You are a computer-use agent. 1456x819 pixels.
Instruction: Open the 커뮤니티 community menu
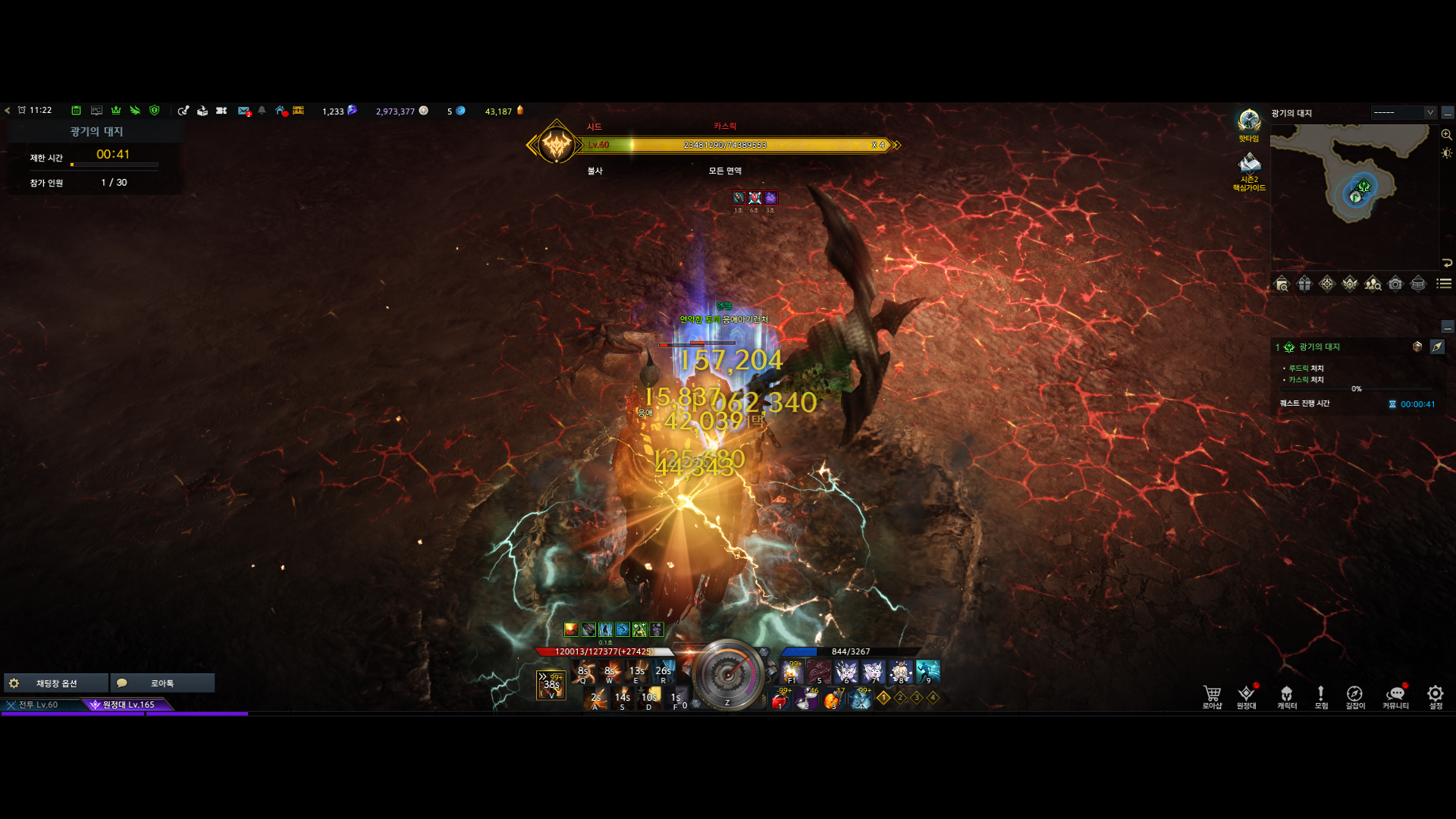click(x=1395, y=696)
